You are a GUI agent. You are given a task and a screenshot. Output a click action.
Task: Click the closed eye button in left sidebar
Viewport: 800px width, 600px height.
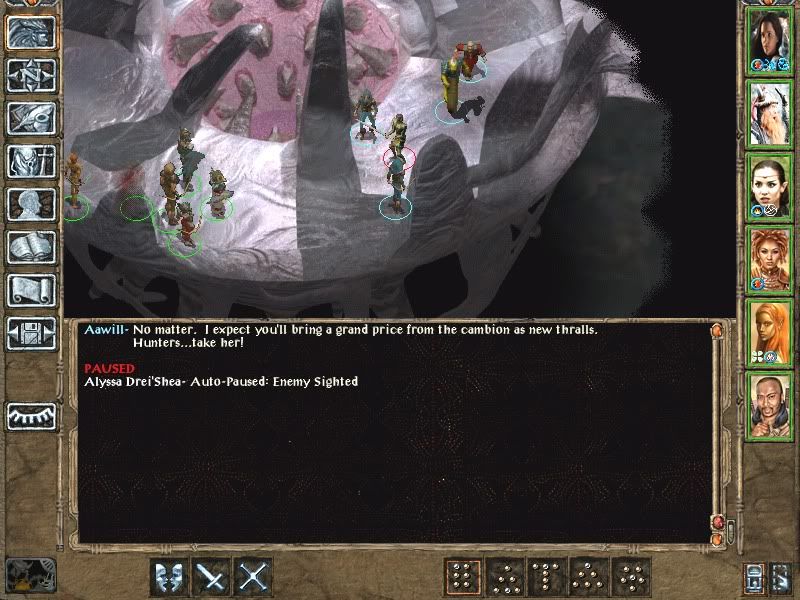tap(30, 415)
